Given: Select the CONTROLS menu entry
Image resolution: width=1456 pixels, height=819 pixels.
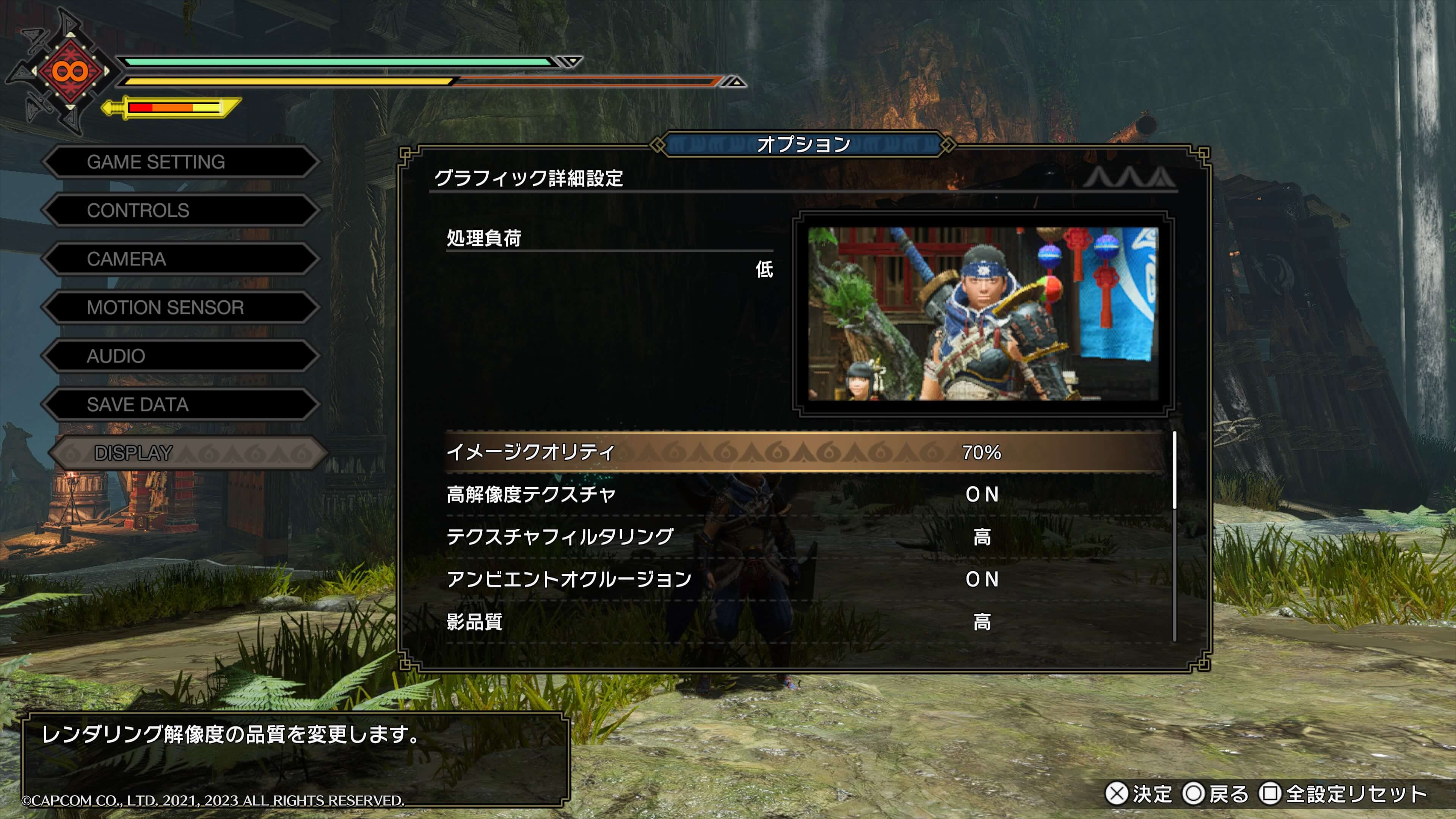Looking at the screenshot, I should [x=180, y=211].
